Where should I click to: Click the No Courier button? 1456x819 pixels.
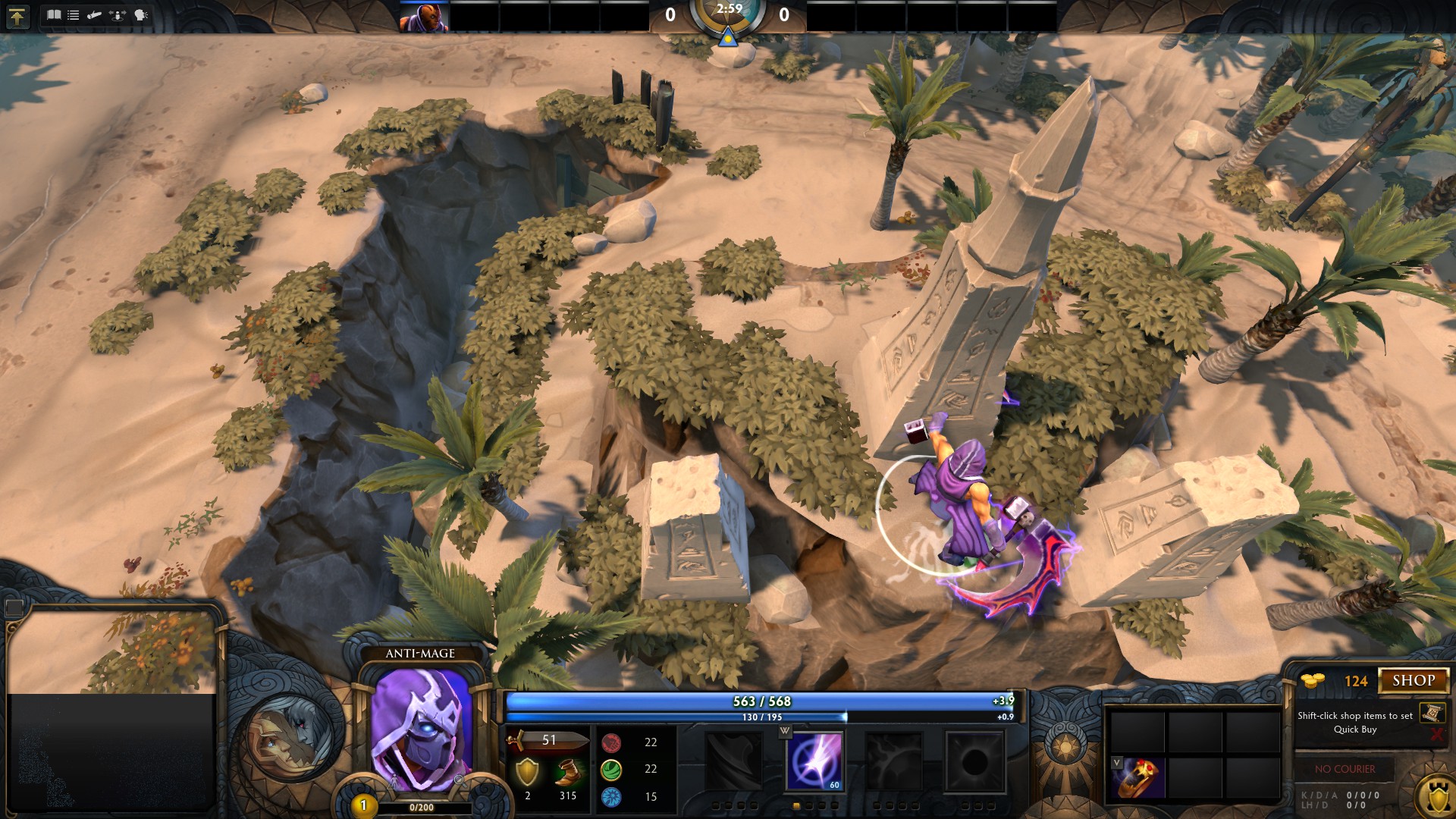click(1345, 769)
